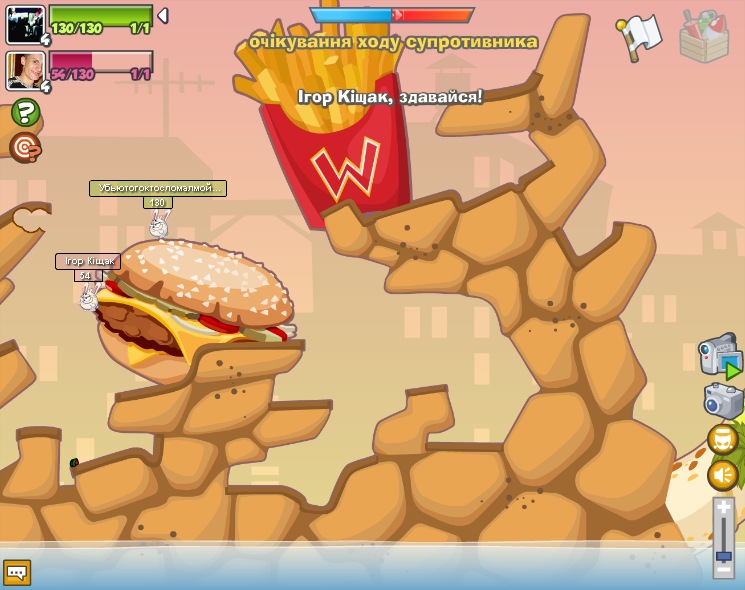The width and height of the screenshot is (745, 590).
Task: Open the chat speech bubble button
Action: pos(17,572)
